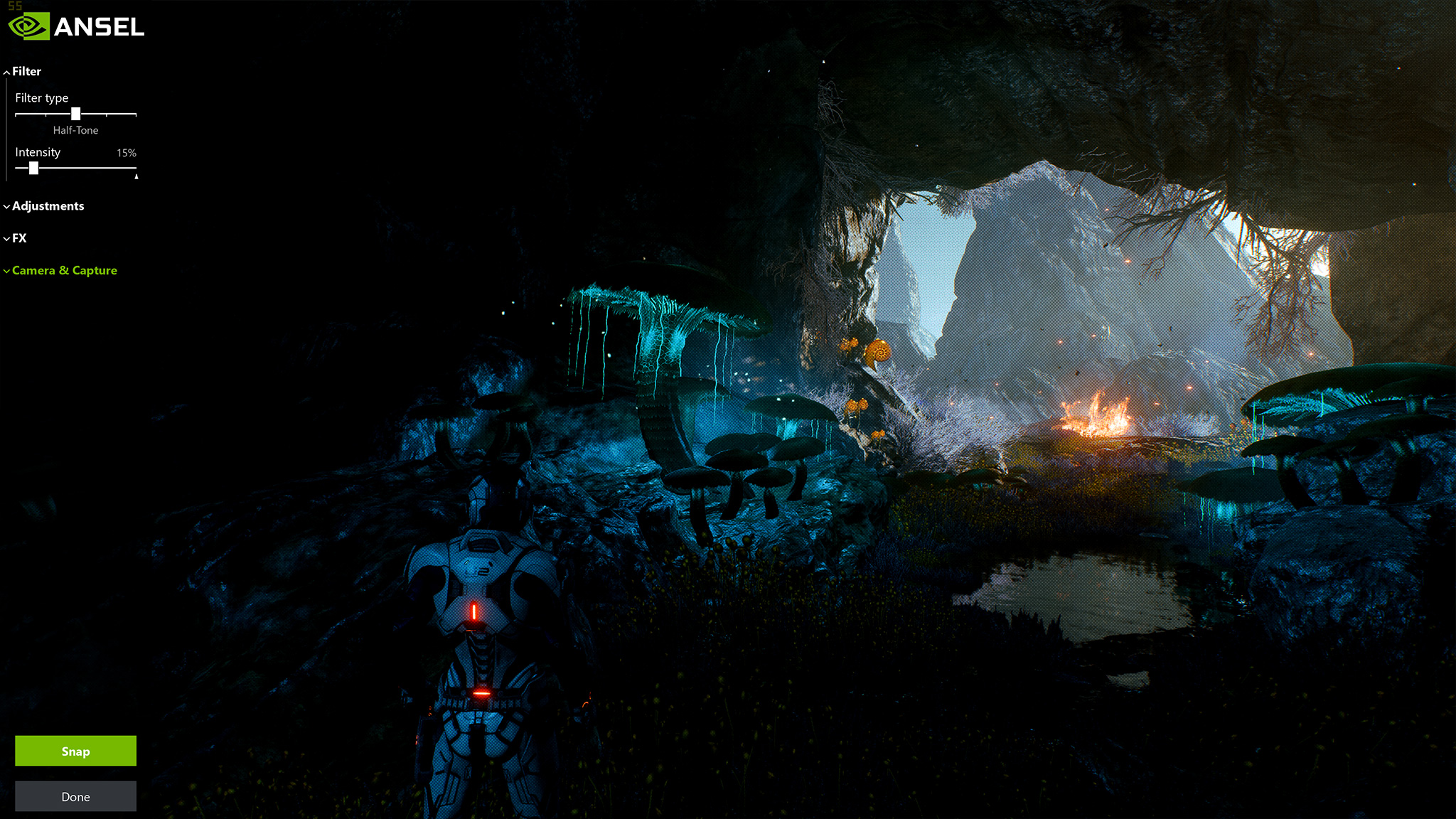The image size is (1456, 819).
Task: Expand the Adjustments section
Action: (x=48, y=206)
